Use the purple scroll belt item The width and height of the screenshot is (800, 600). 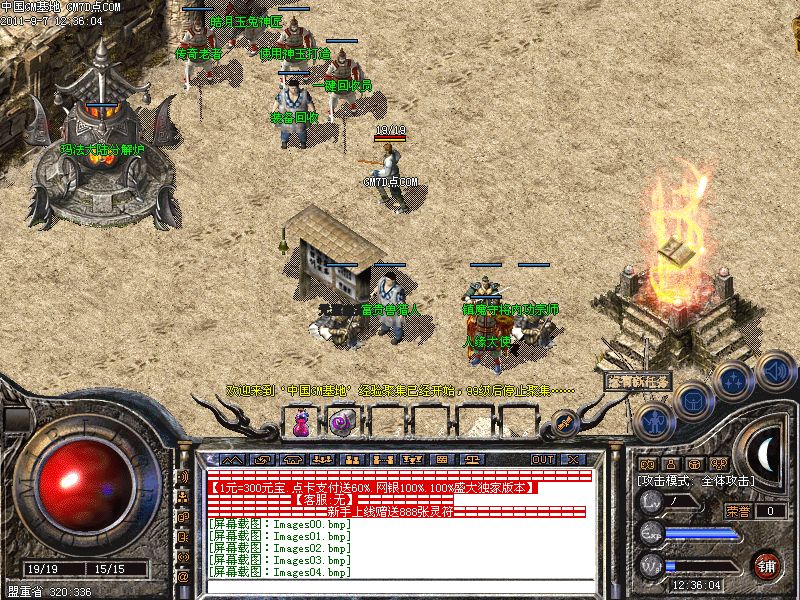point(340,423)
